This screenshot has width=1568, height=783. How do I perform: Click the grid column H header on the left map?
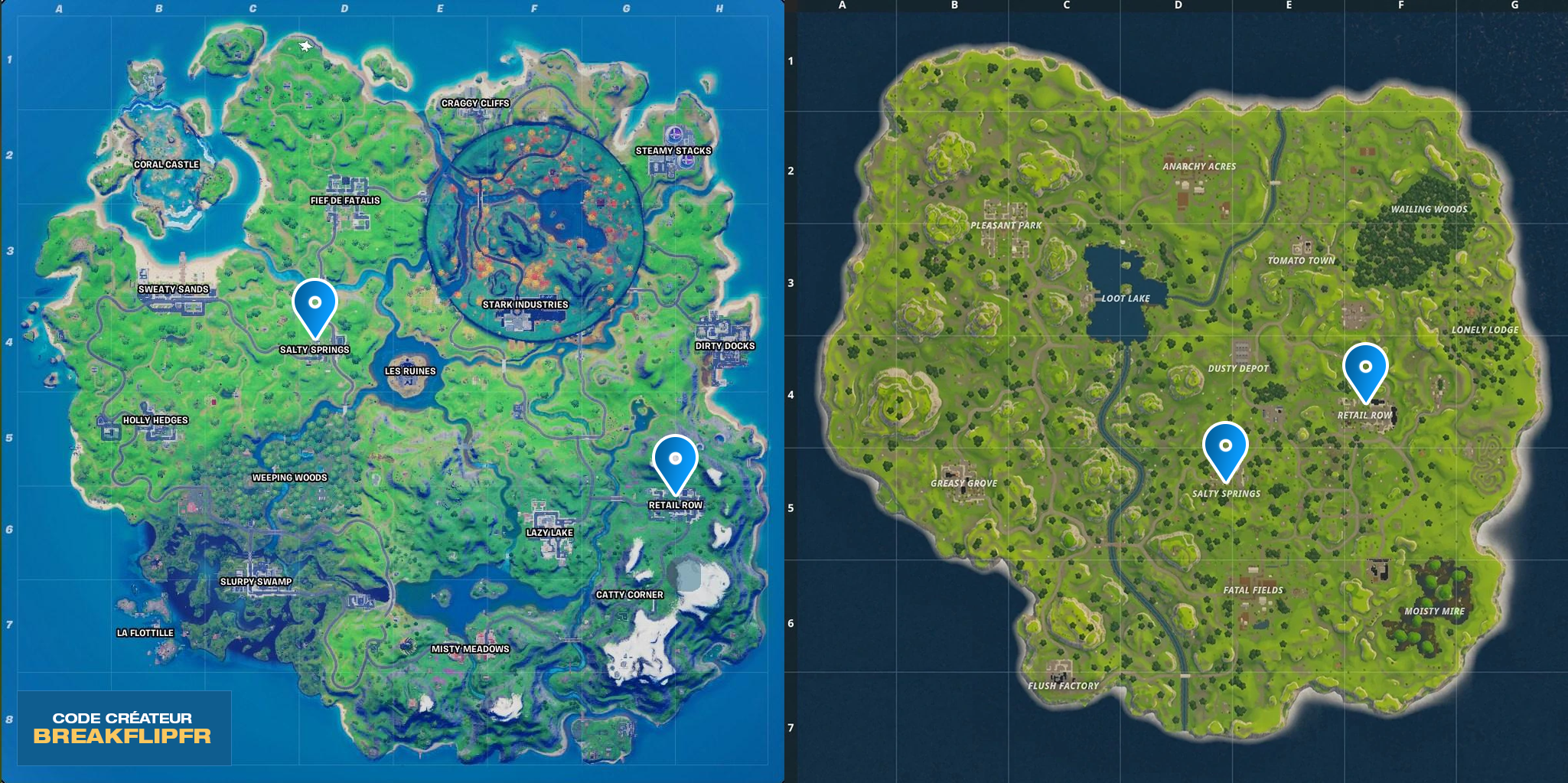[718, 10]
